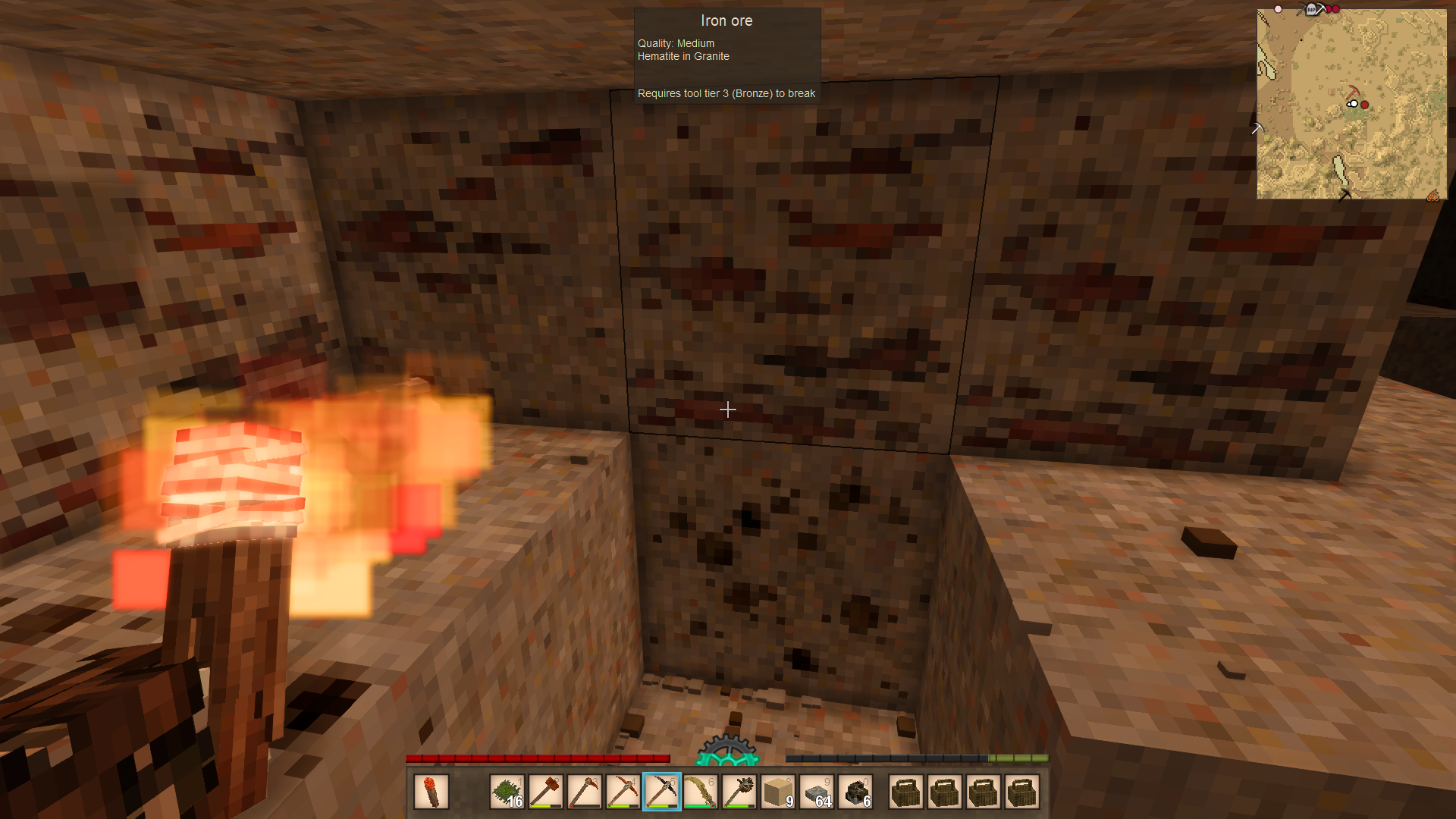Select the stone stack of 64
The height and width of the screenshot is (819, 1456).
(x=817, y=792)
